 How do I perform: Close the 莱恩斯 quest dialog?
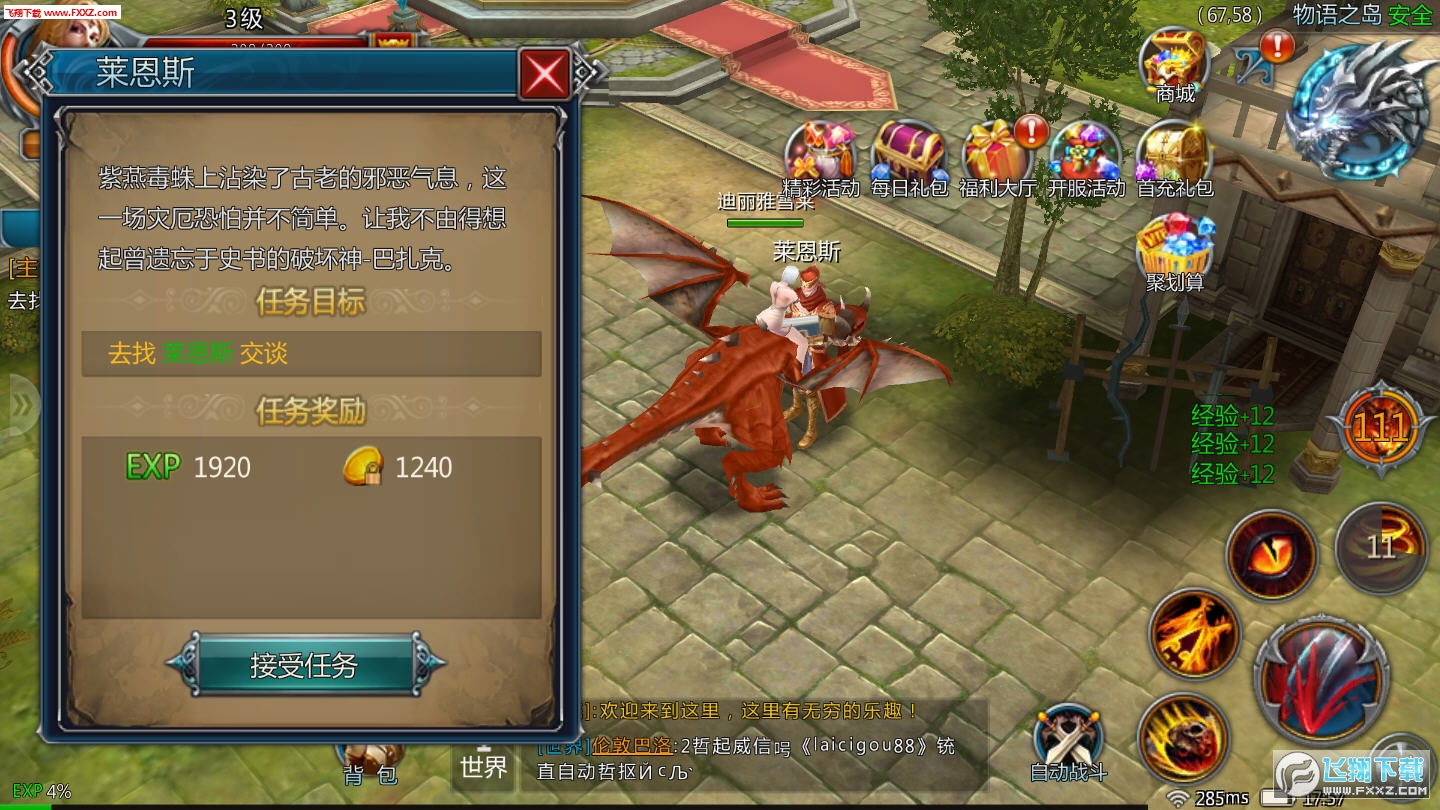[544, 74]
